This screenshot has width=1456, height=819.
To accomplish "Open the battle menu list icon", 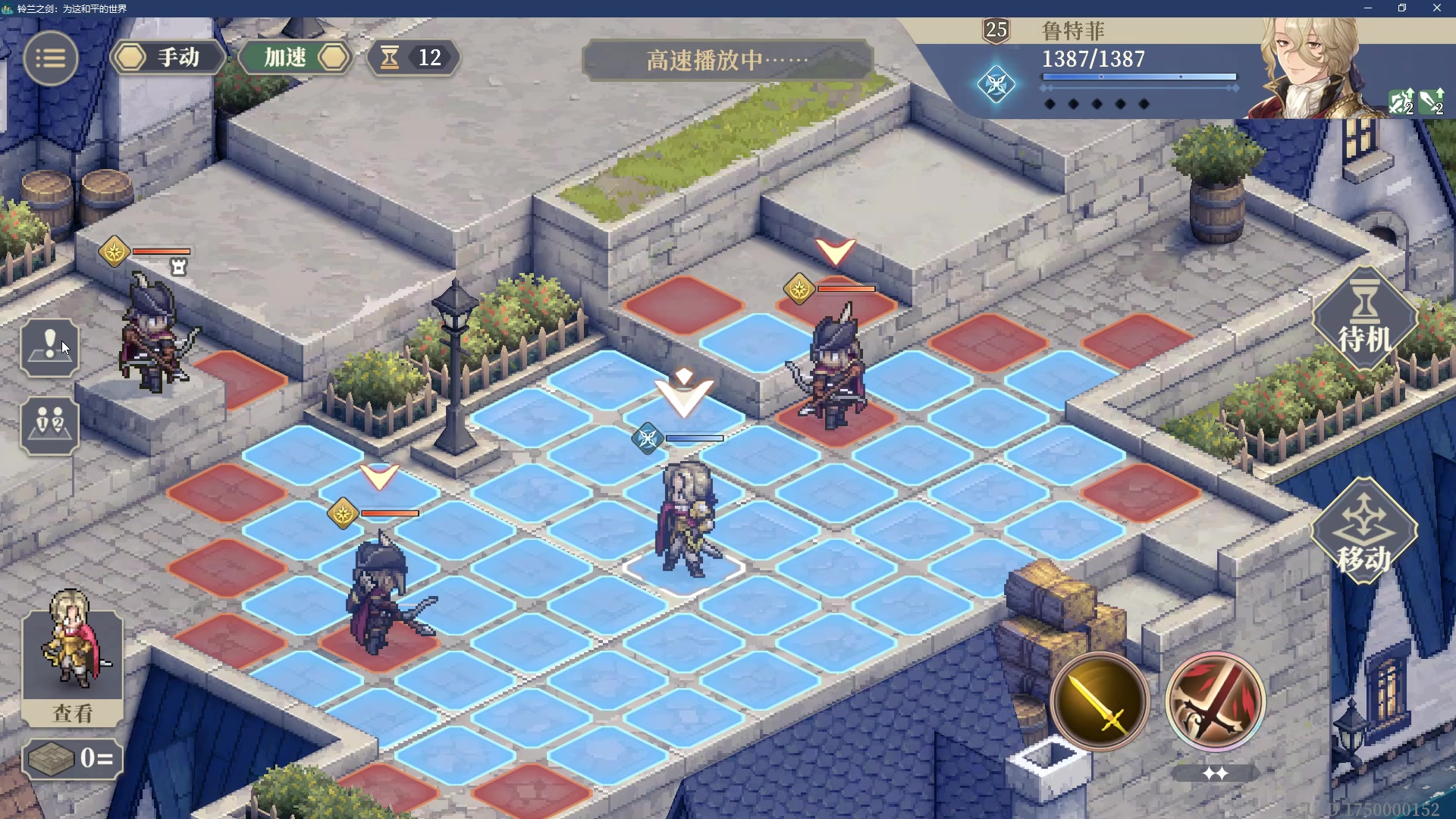I will (50, 58).
